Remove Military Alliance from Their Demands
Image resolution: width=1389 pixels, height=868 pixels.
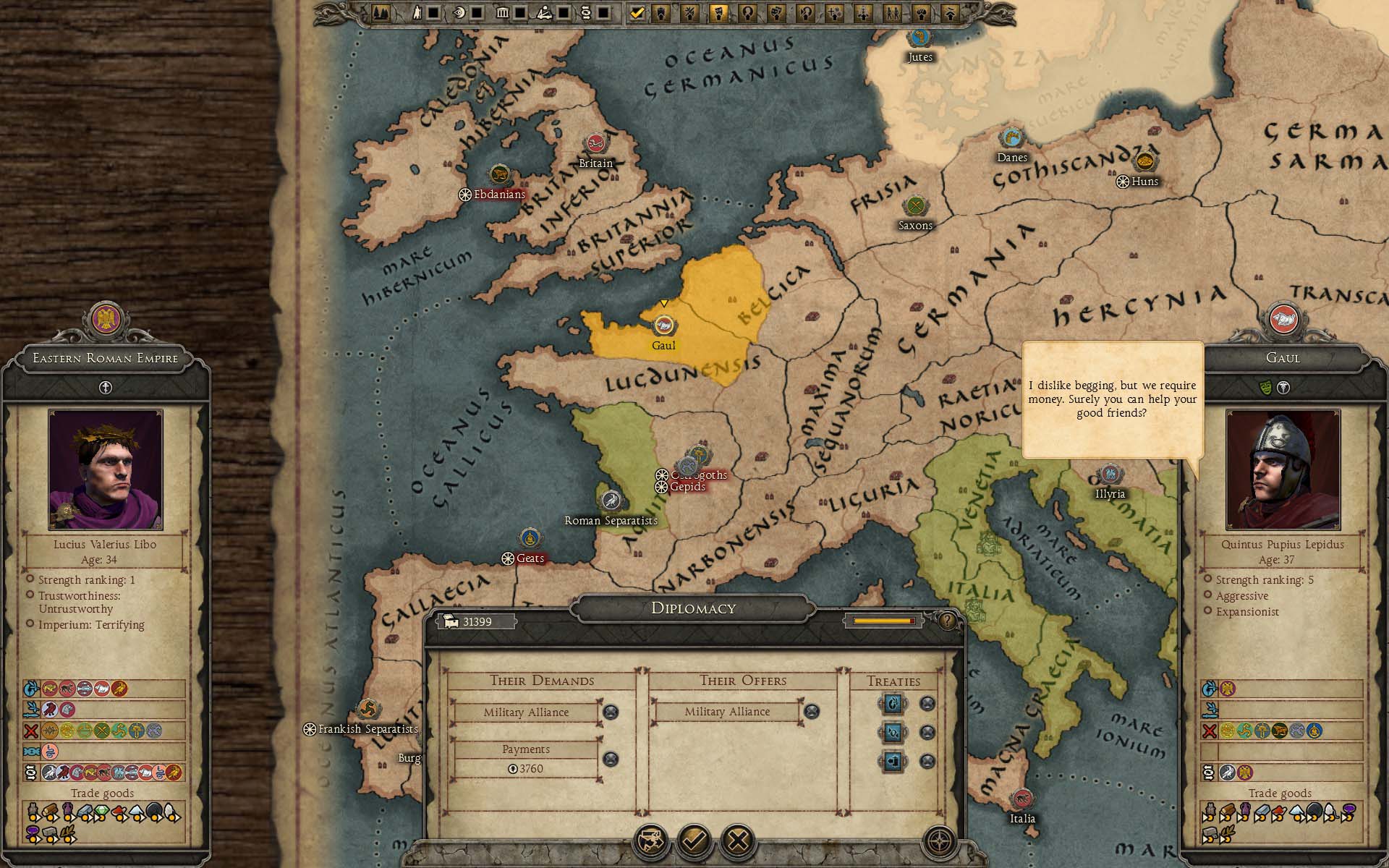click(611, 712)
